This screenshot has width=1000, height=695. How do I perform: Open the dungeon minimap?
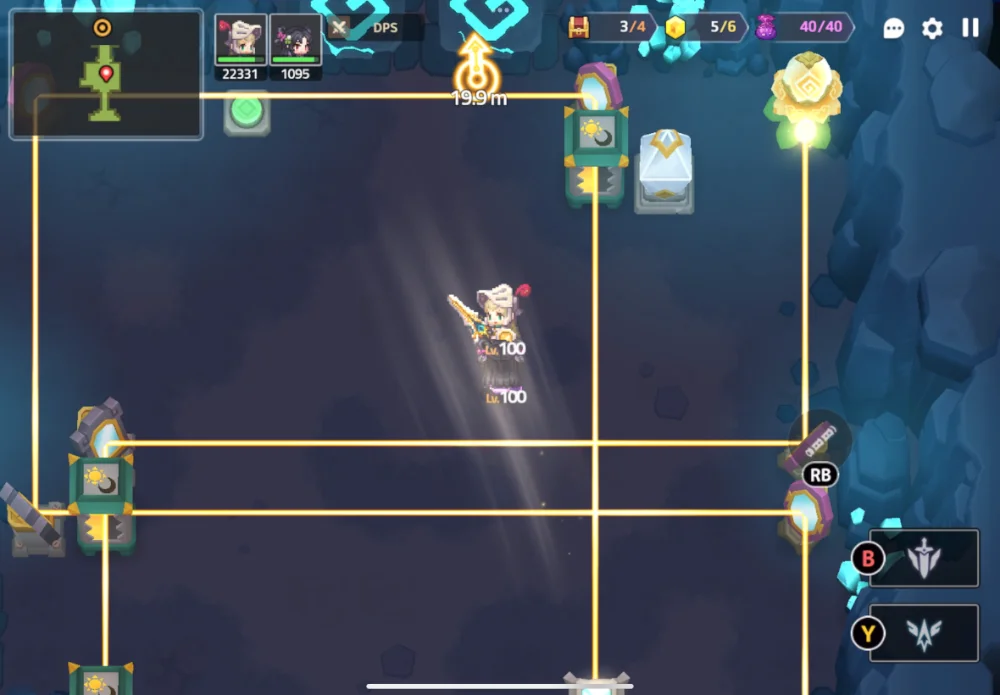pos(106,74)
